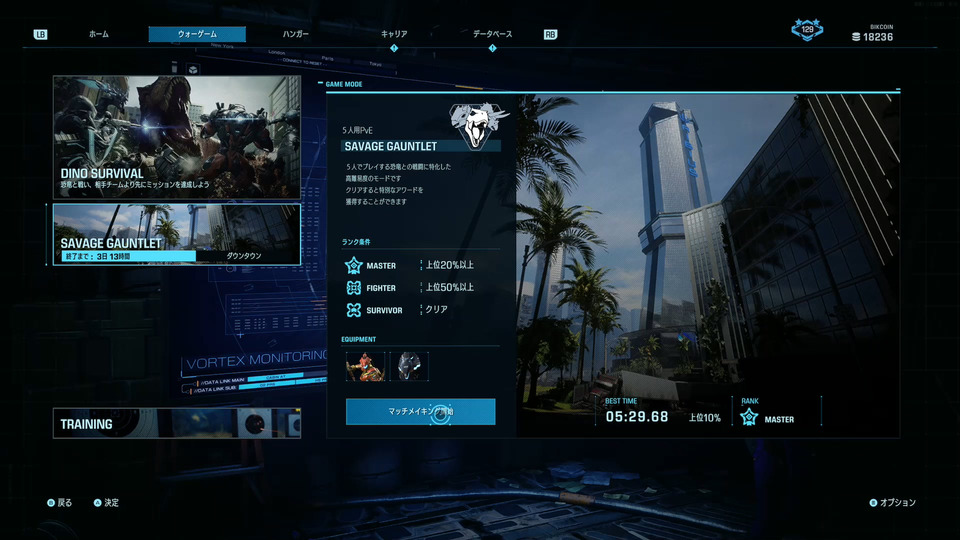
Task: Open the Training mode banner
Action: 177,423
